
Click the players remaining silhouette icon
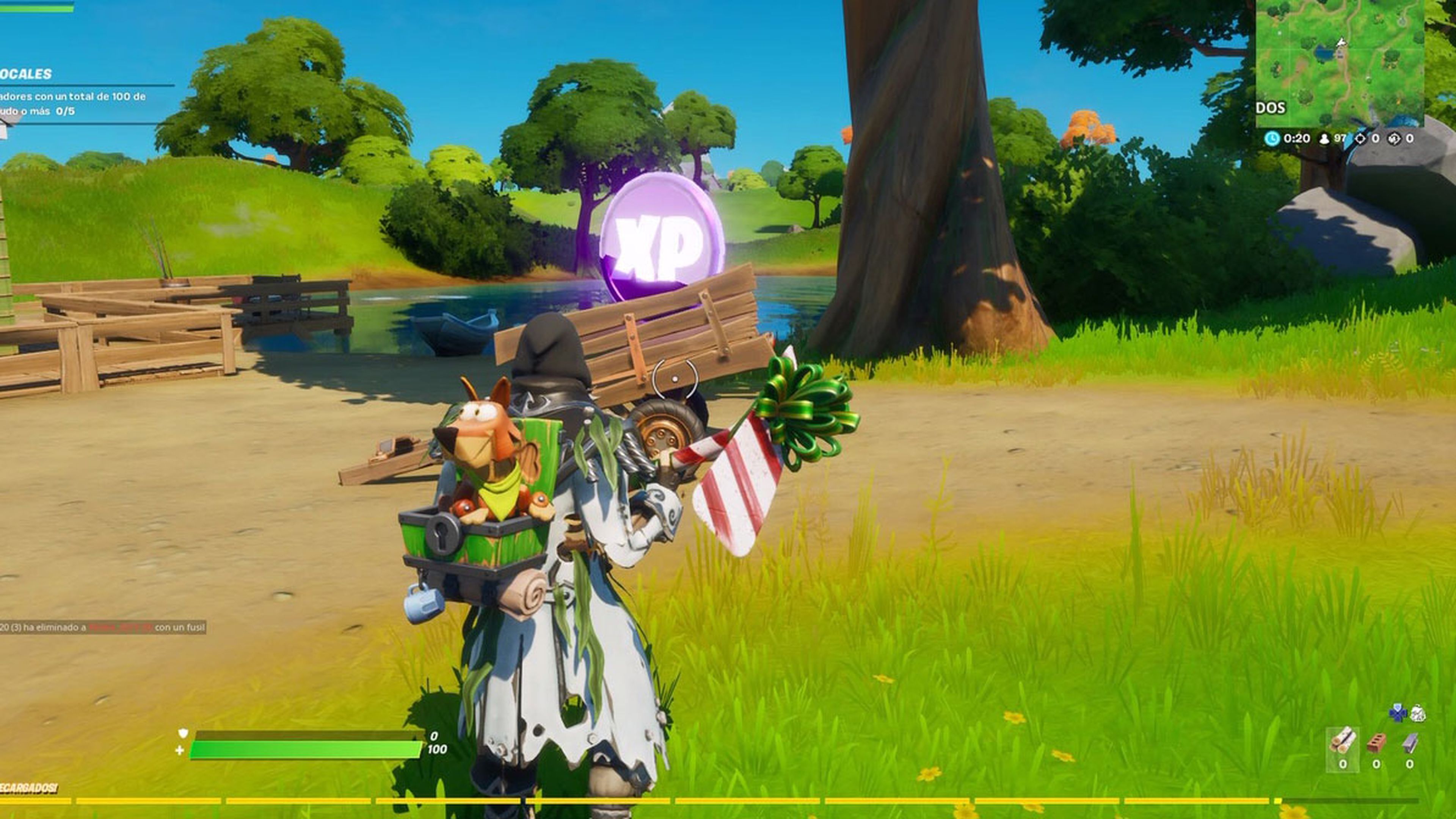tap(1324, 139)
